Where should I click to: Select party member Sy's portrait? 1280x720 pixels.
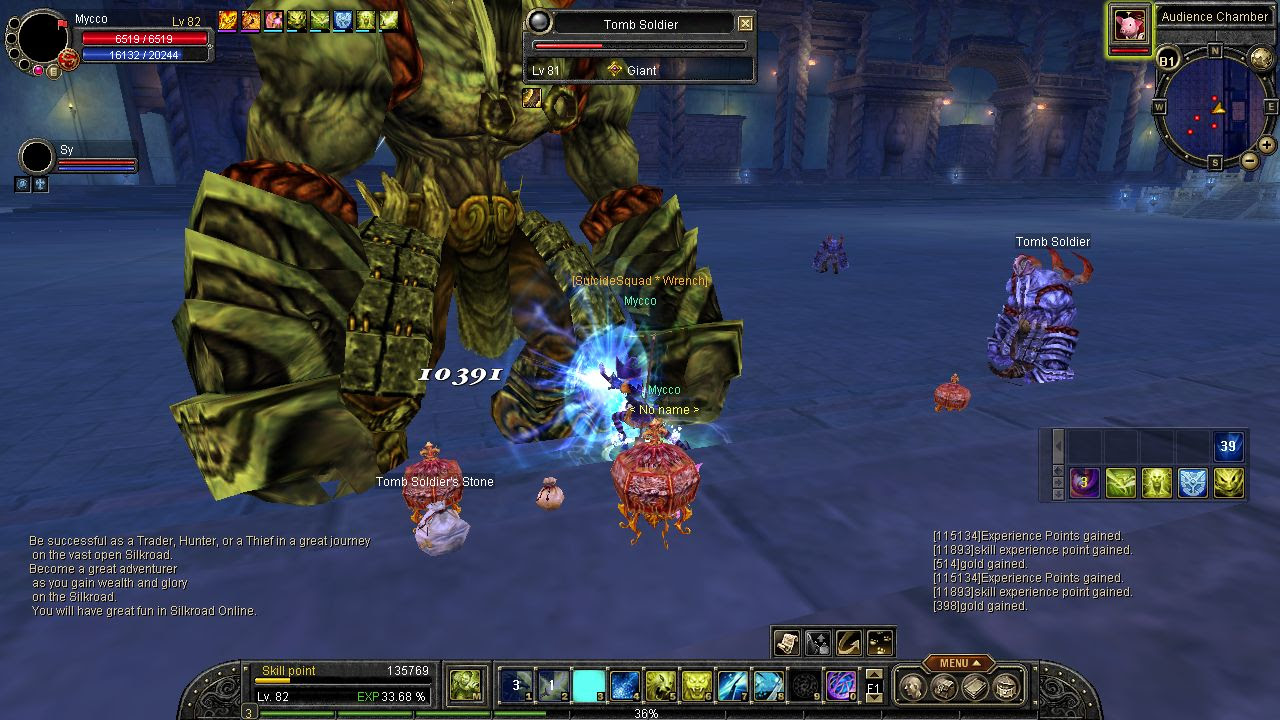click(x=37, y=158)
